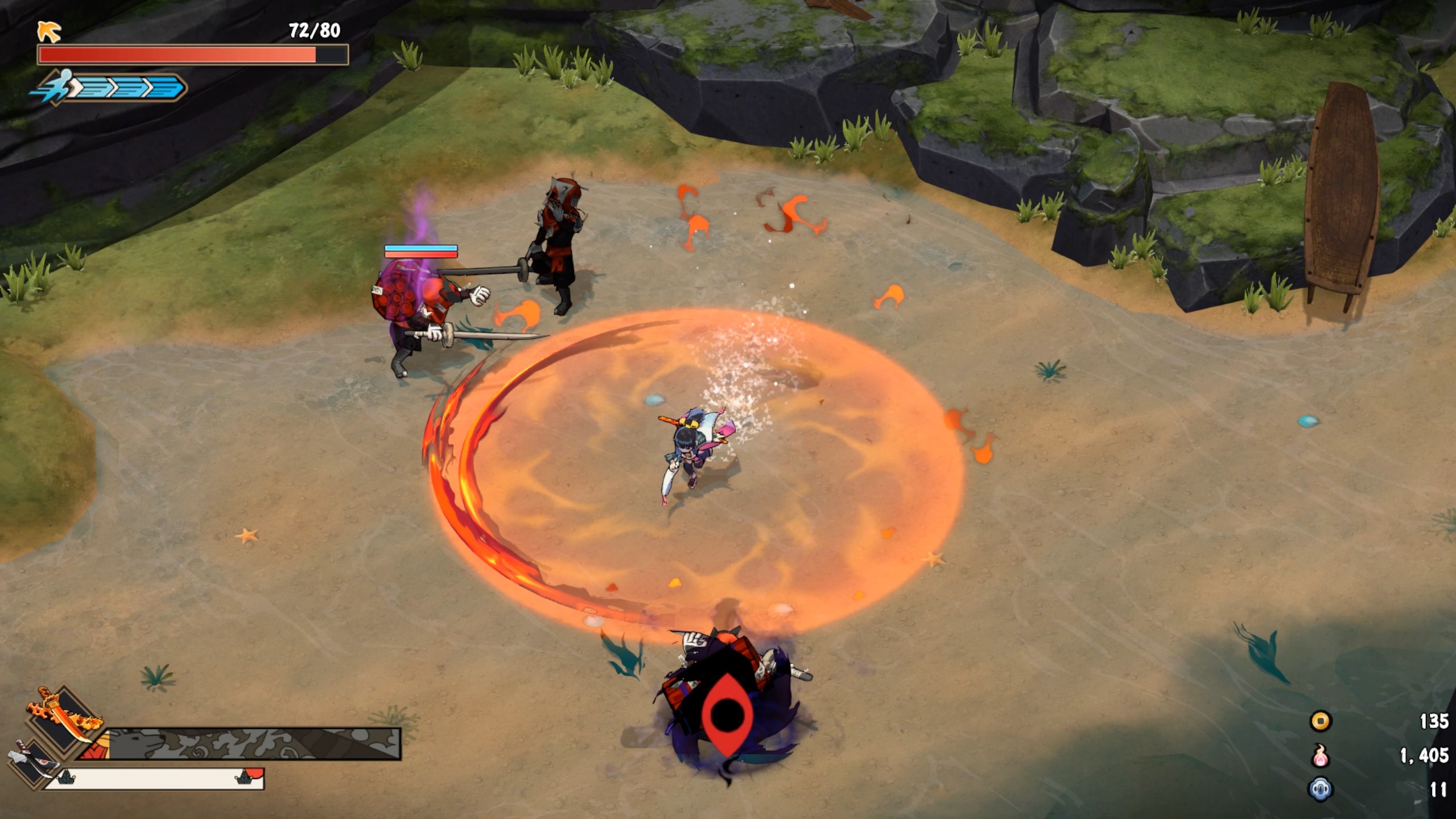Click the pink flame soul currency icon
This screenshot has height=819, width=1456.
(1321, 756)
